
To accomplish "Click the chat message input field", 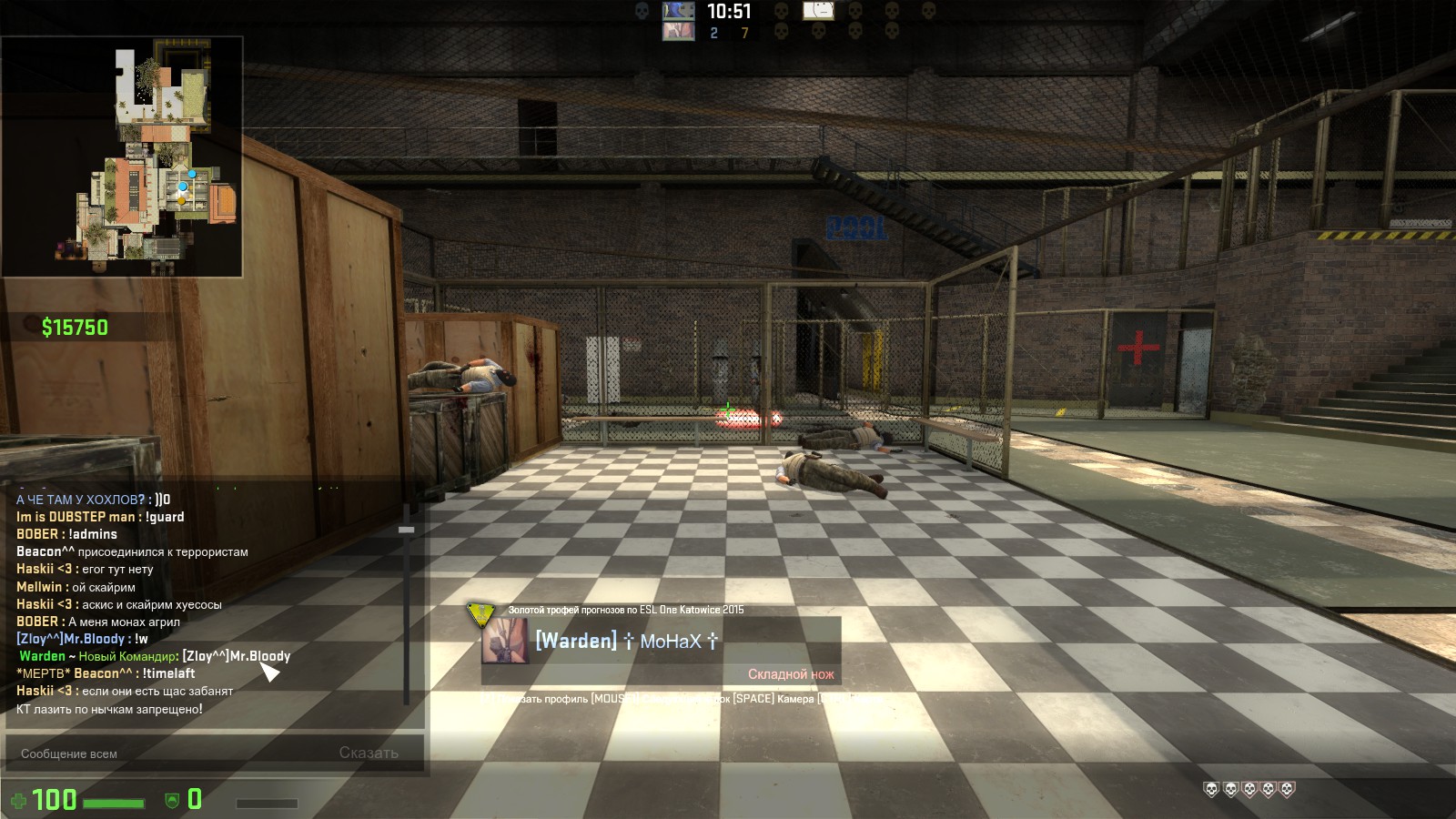I will click(173, 753).
